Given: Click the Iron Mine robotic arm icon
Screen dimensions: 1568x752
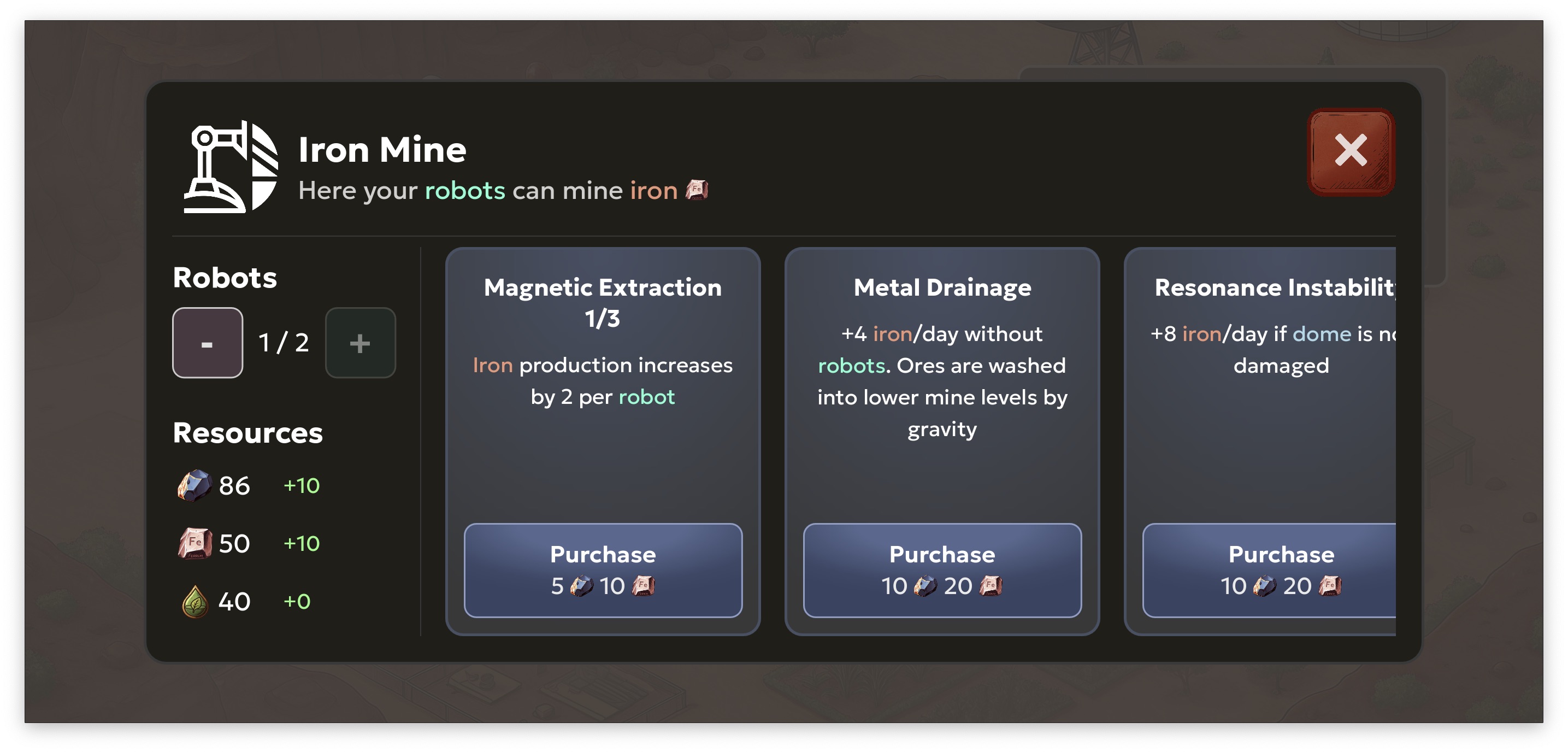Looking at the screenshot, I should (231, 164).
